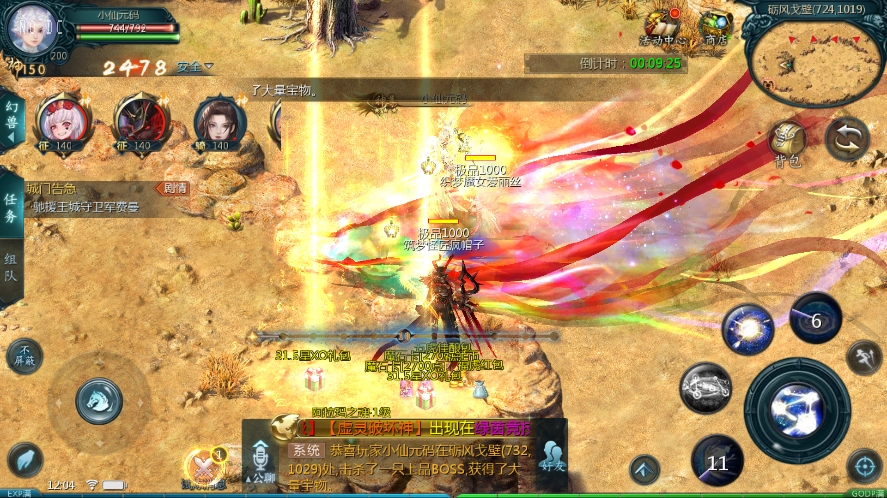The image size is (887, 498).
Task: Use the main lightning attack skill
Action: pos(797,411)
